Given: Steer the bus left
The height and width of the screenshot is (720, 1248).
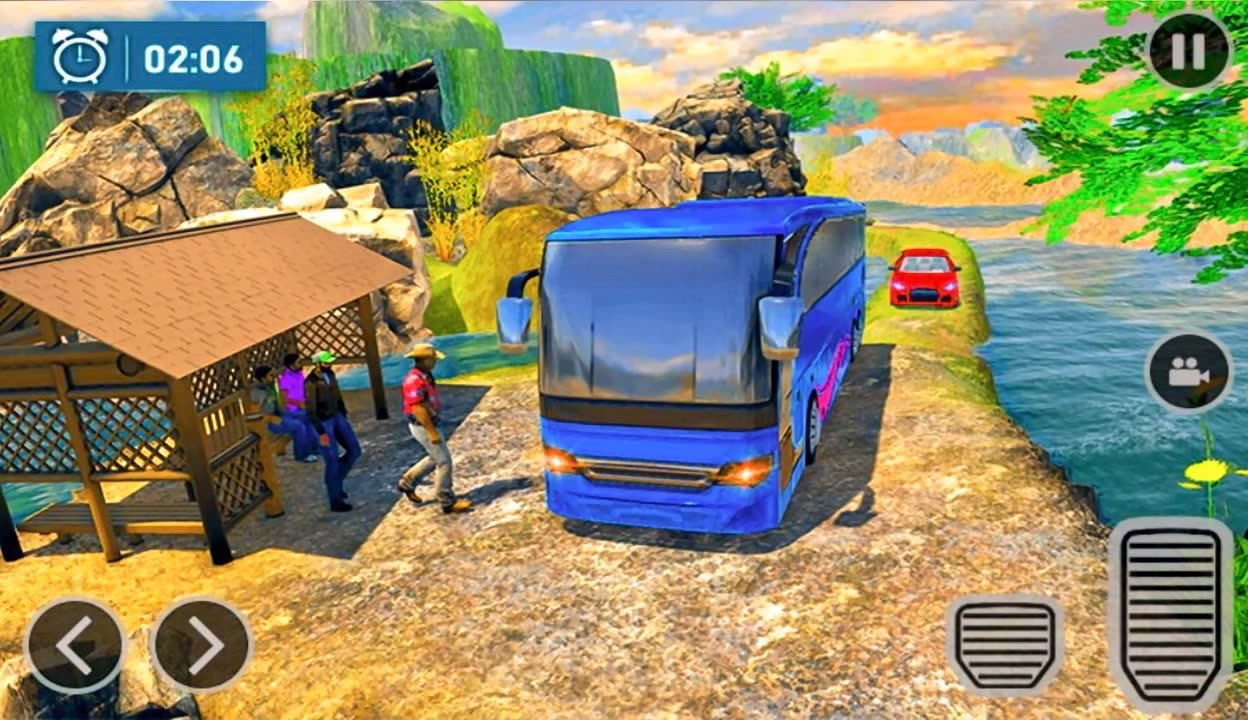Looking at the screenshot, I should pos(75,646).
